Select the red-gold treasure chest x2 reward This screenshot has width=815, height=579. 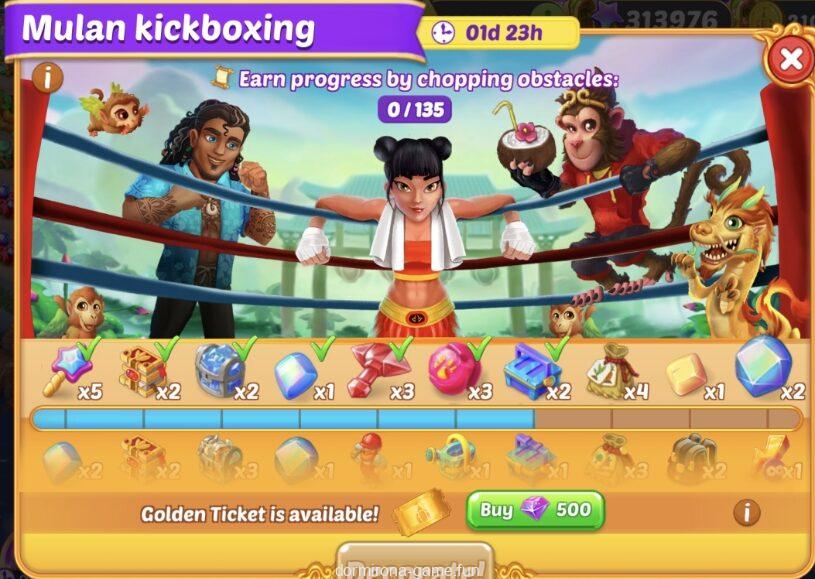142,370
